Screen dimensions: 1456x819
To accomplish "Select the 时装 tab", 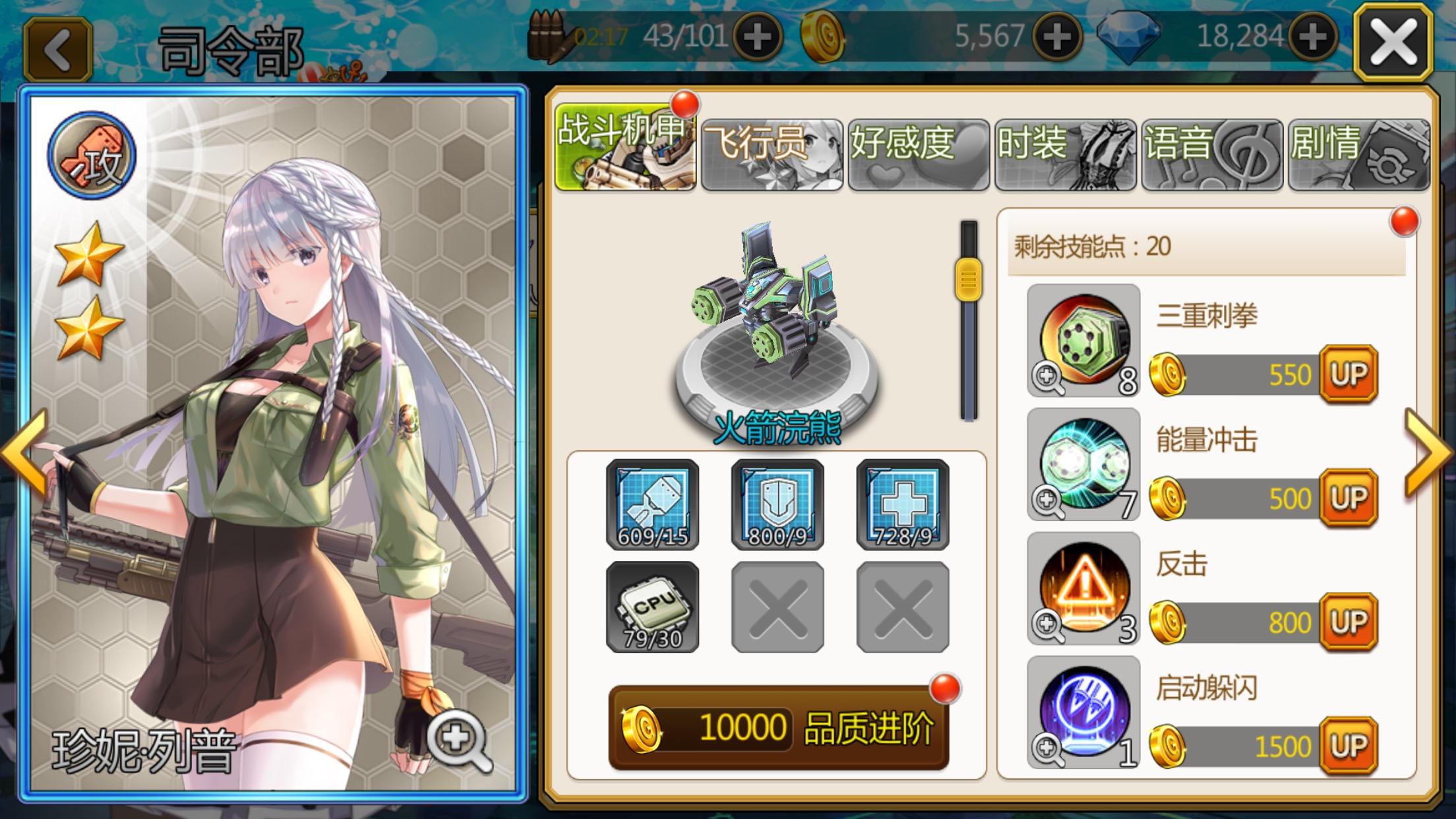I will point(1065,154).
